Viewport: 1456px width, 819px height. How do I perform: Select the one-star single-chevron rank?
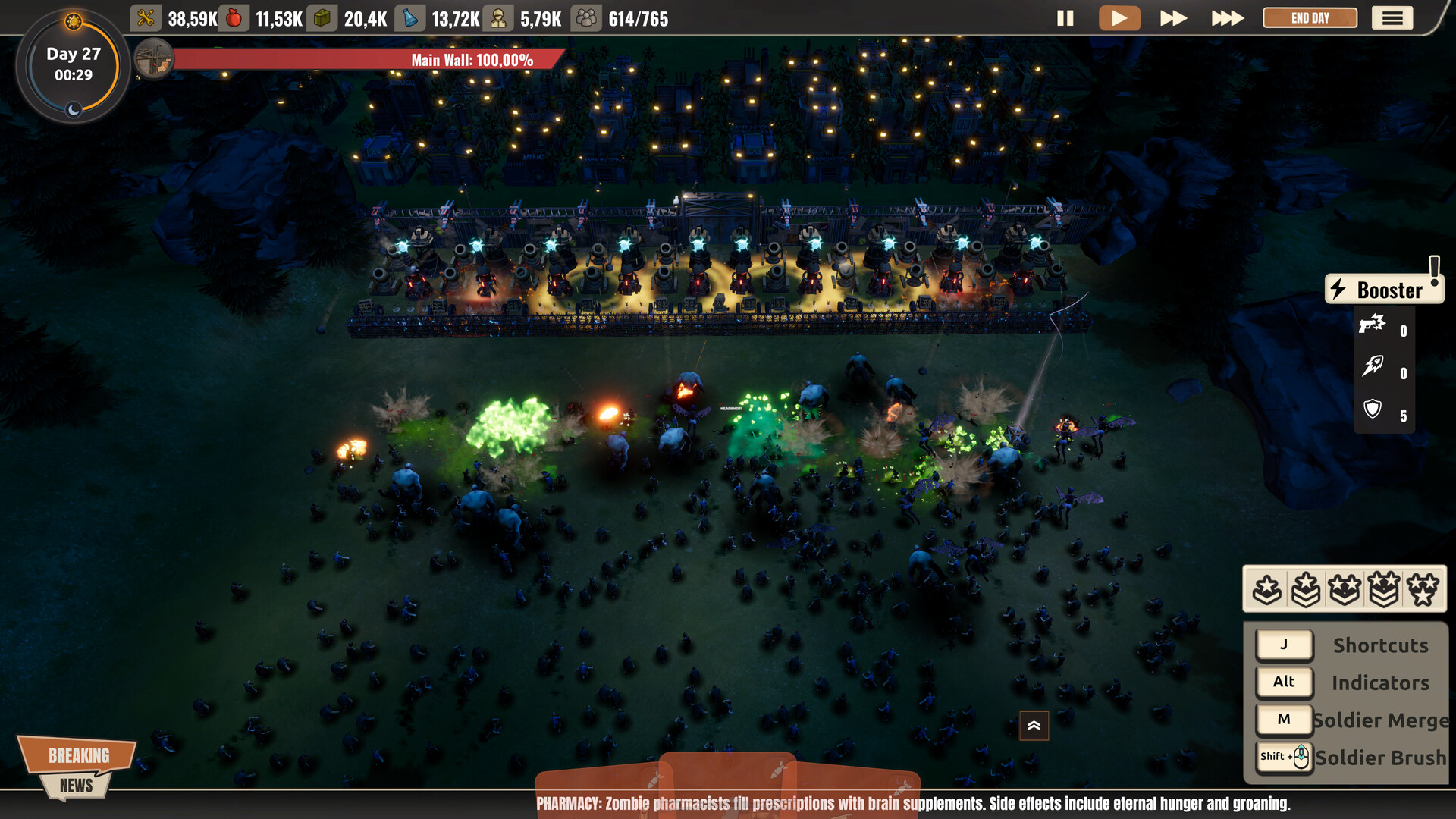click(1267, 589)
